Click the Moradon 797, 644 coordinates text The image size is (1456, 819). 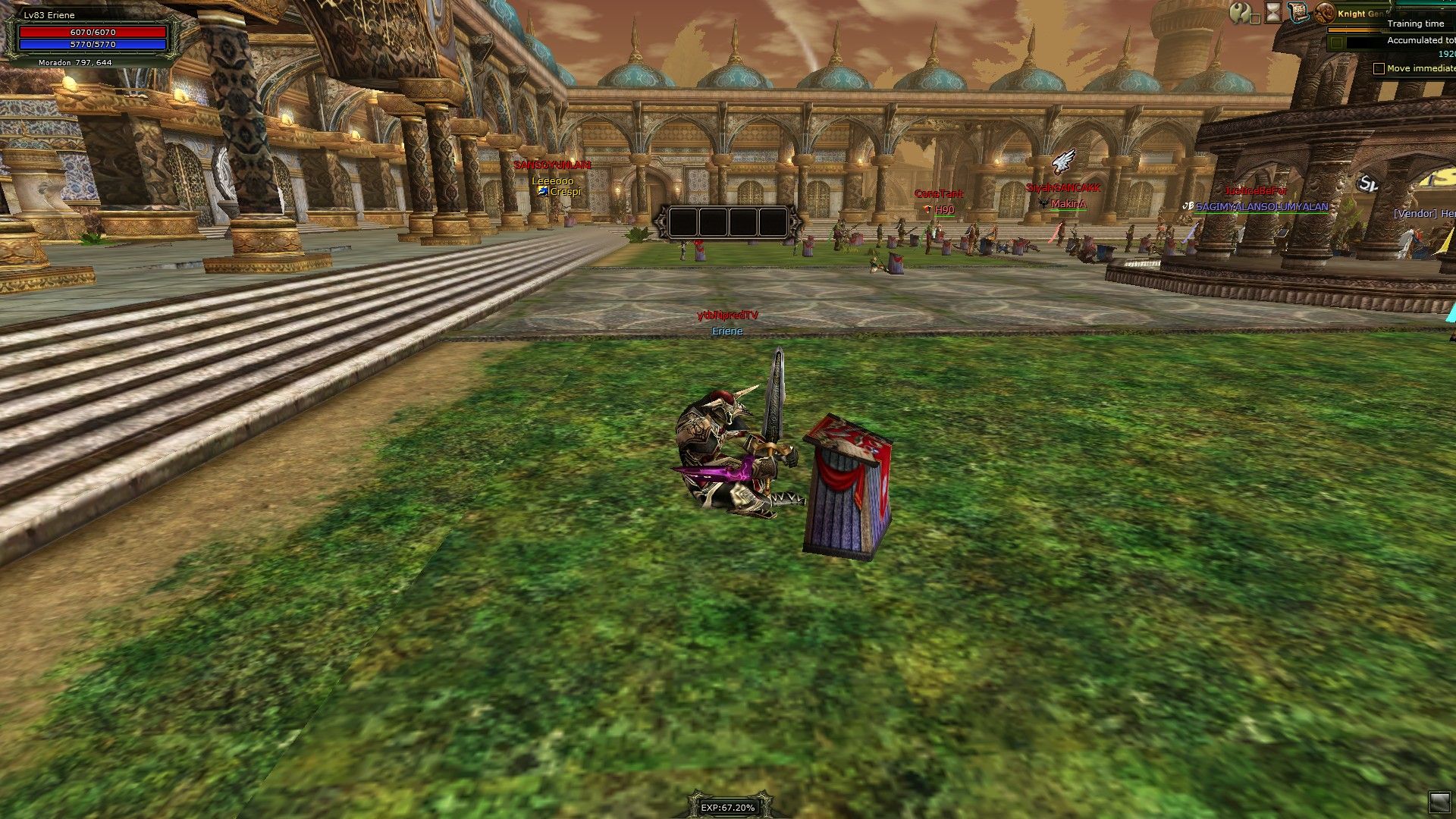pyautogui.click(x=74, y=62)
